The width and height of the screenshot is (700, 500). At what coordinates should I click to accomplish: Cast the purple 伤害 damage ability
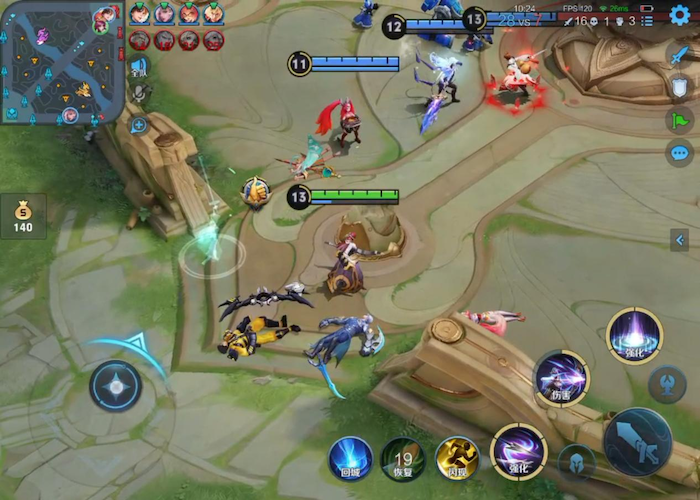click(x=561, y=378)
